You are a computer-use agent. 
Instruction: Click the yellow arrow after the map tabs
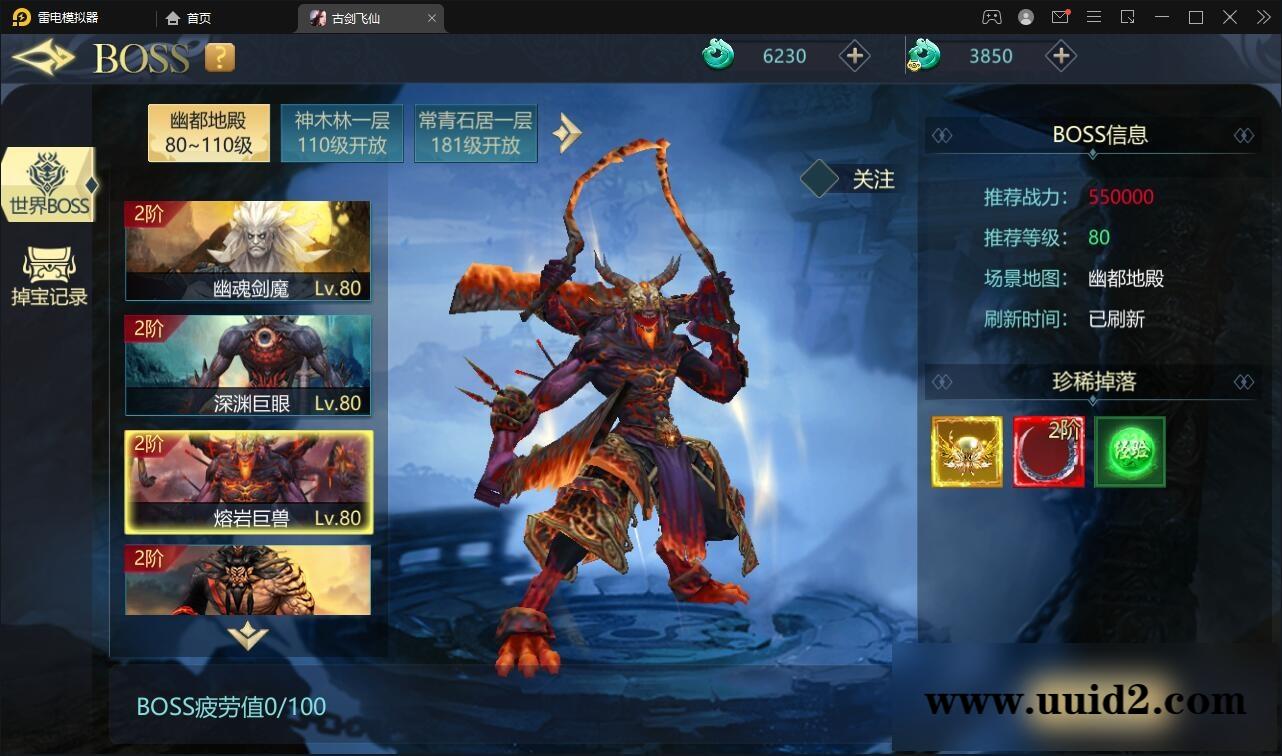click(x=567, y=131)
